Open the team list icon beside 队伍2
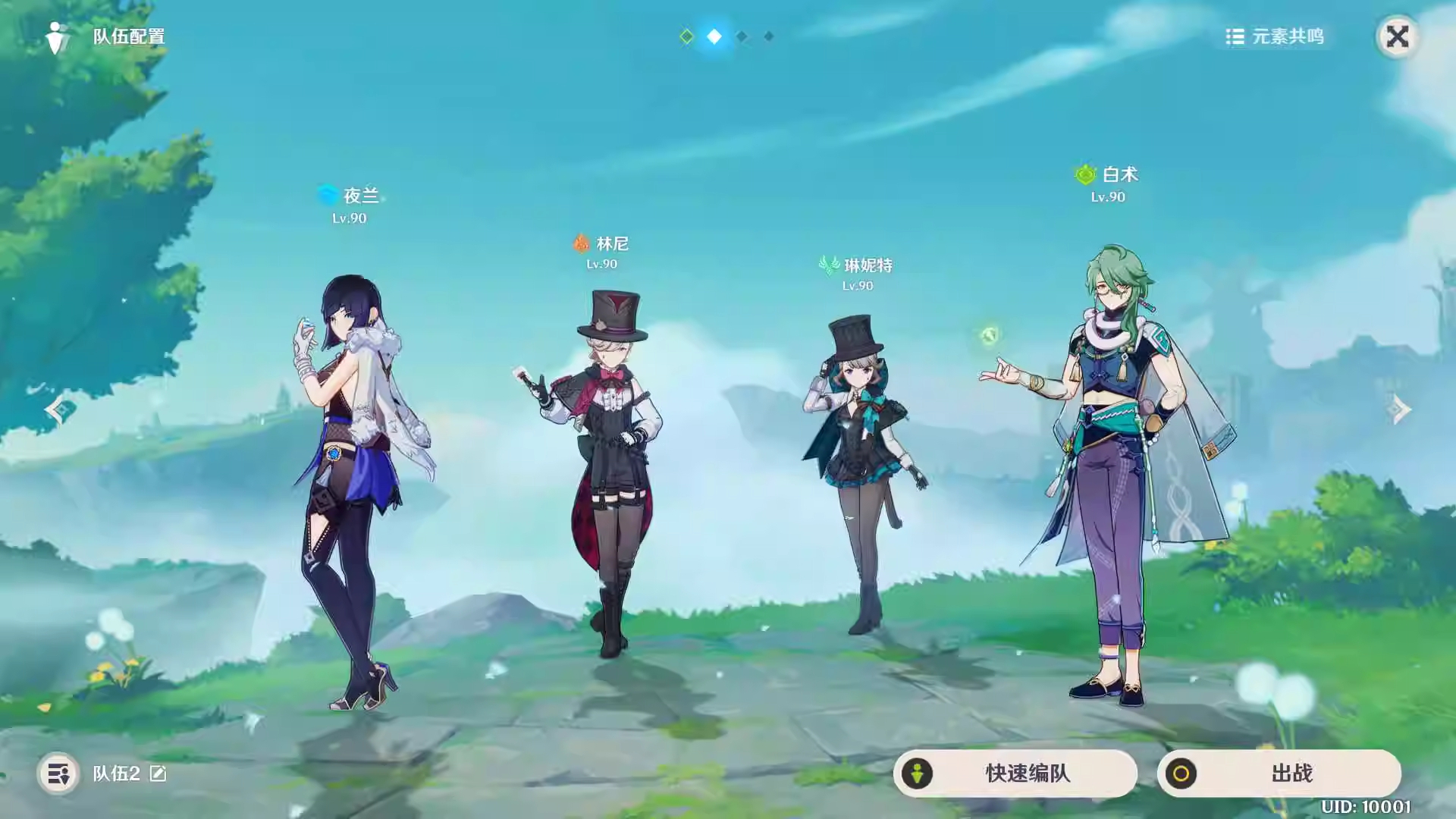Image resolution: width=1456 pixels, height=819 pixels. coord(57,774)
